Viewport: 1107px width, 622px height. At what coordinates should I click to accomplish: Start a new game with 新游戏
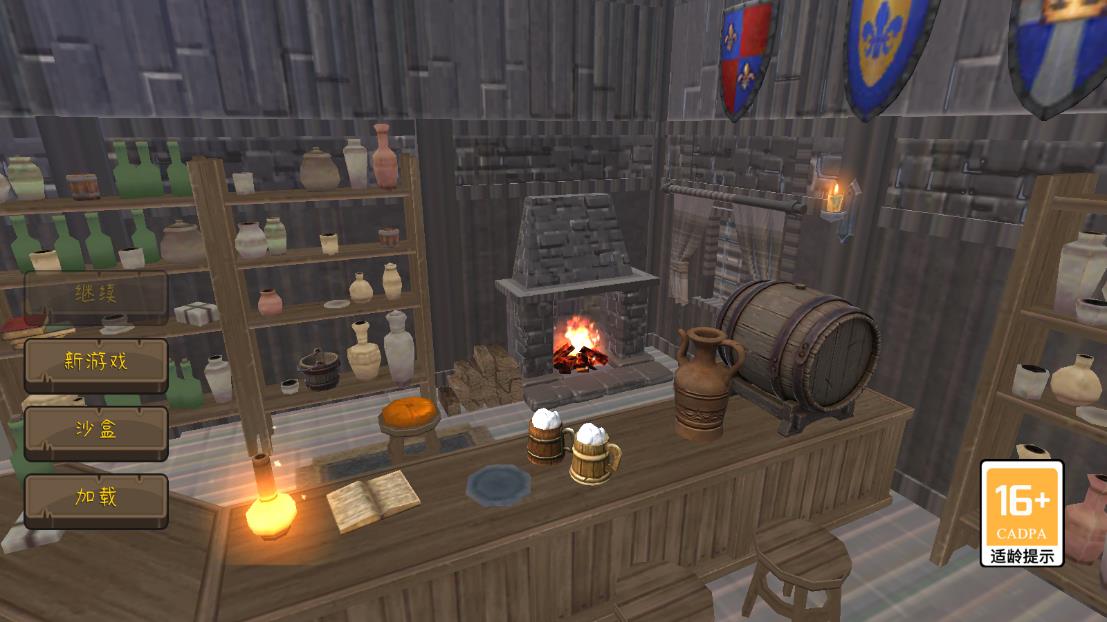point(96,363)
